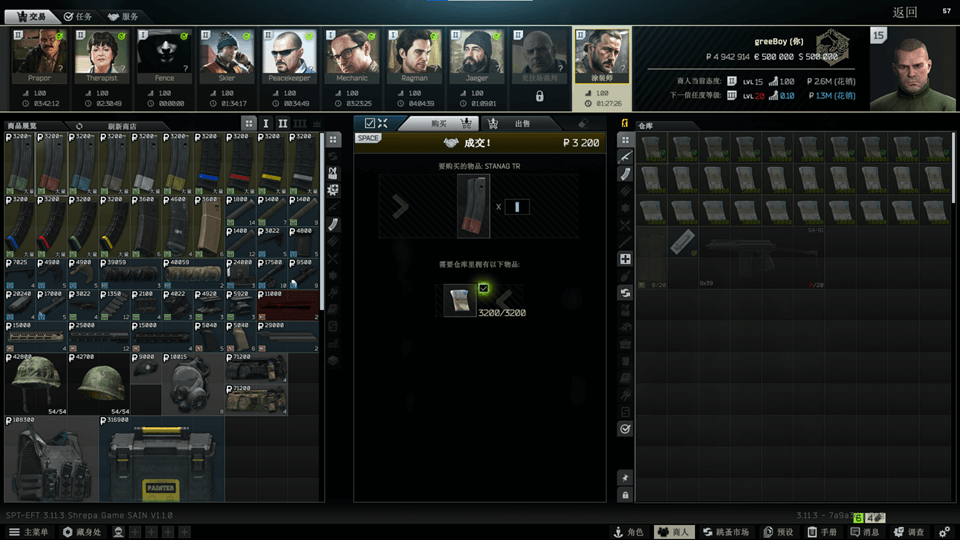The image size is (960, 540).
Task: Click 返回 (Back) at the top right
Action: [x=904, y=12]
